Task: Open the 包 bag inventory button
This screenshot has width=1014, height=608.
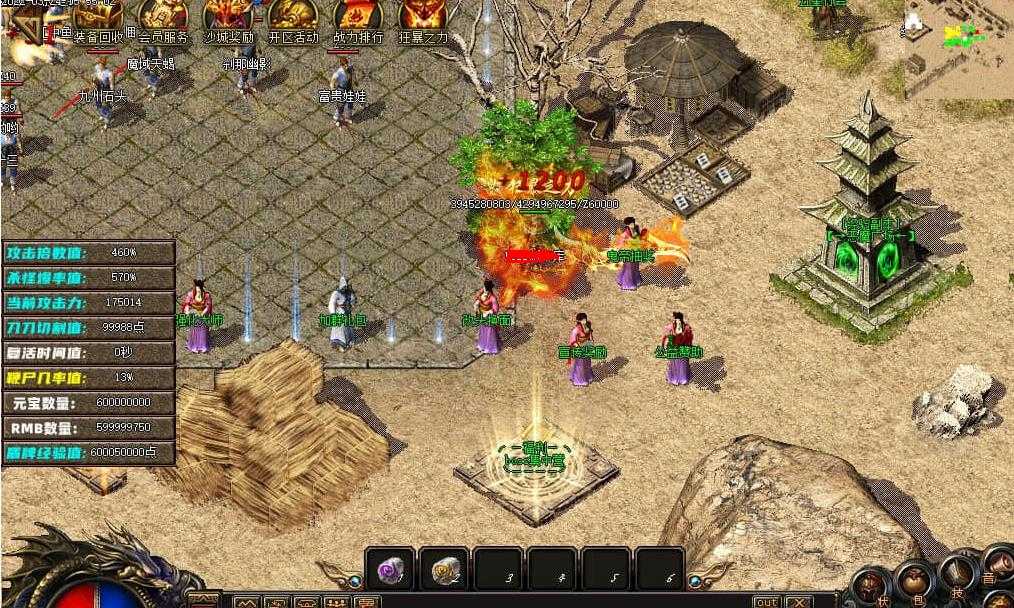Action: [914, 582]
